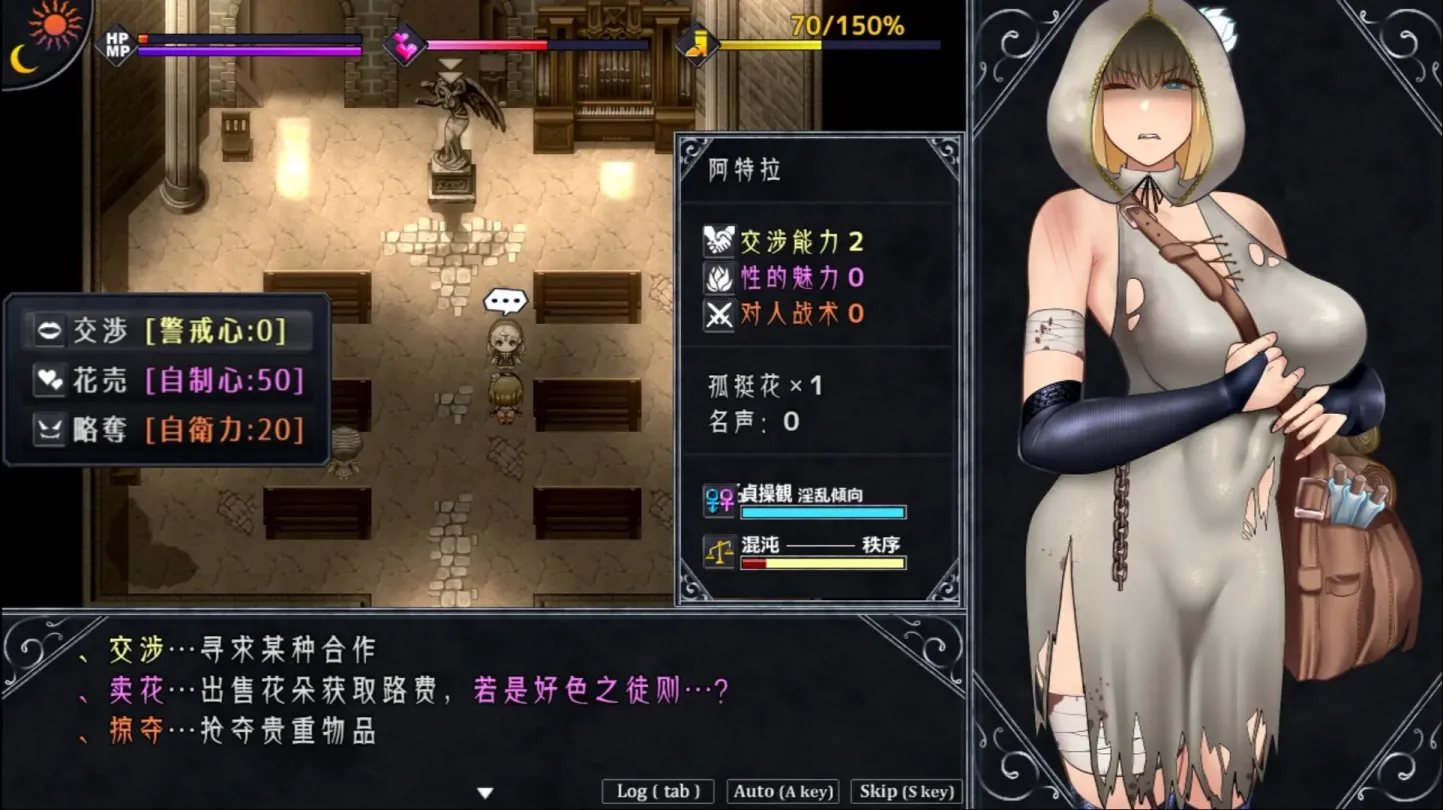1443x810 pixels.
Task: Click the lips icon beside 交涉 option
Action: tap(50, 330)
